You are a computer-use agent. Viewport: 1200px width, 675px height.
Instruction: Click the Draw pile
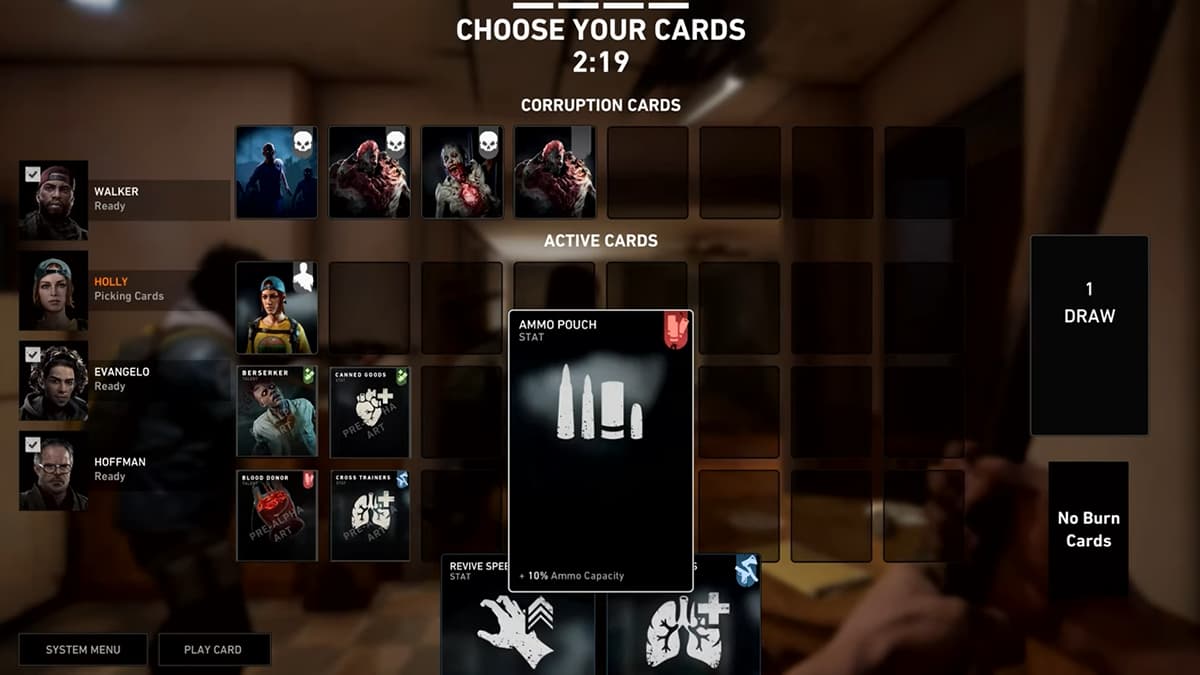(x=1089, y=335)
